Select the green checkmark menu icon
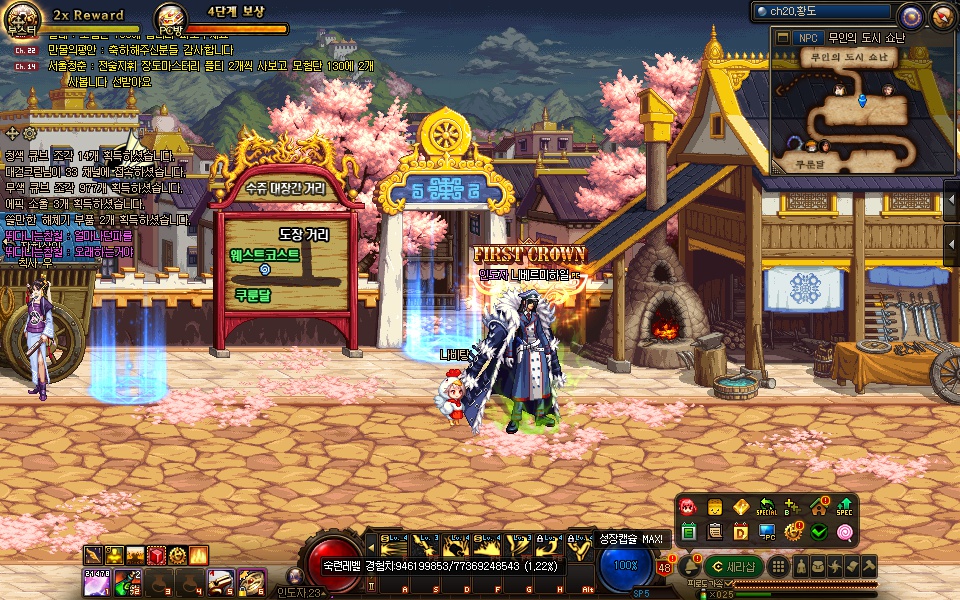 819,531
